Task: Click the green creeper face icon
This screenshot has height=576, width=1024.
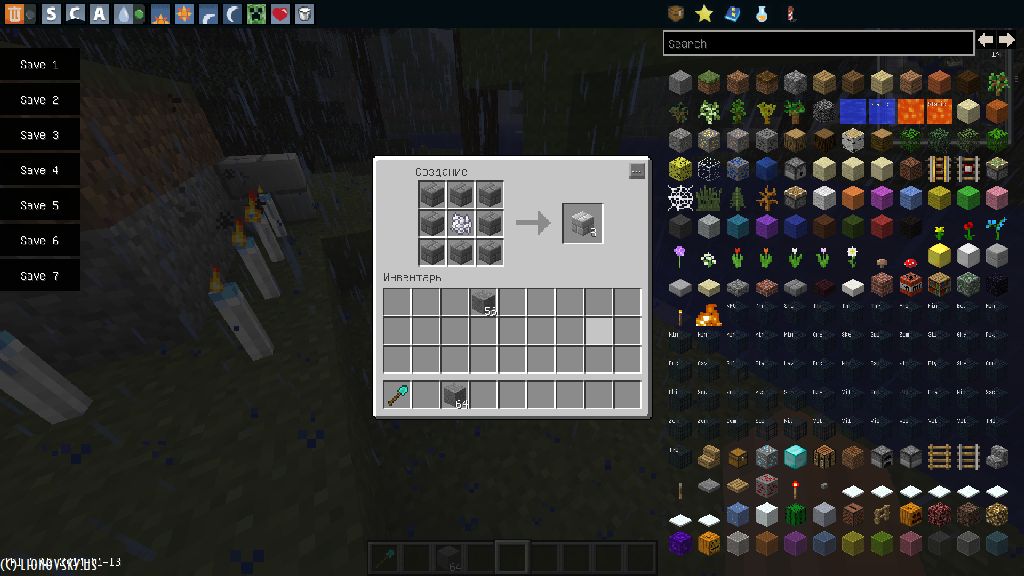Action: click(256, 14)
